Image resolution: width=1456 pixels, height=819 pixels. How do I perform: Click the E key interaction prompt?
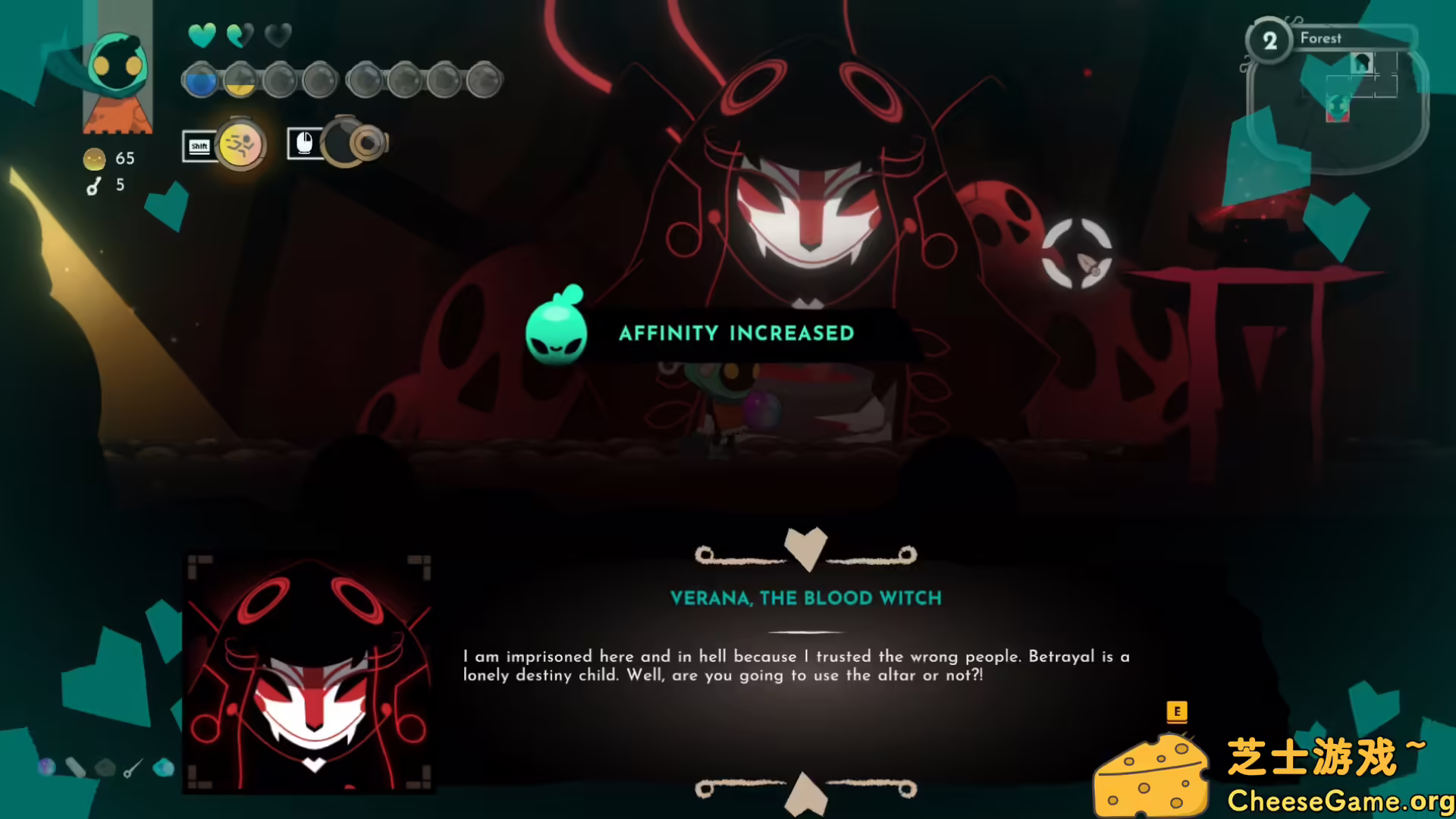point(1176,714)
